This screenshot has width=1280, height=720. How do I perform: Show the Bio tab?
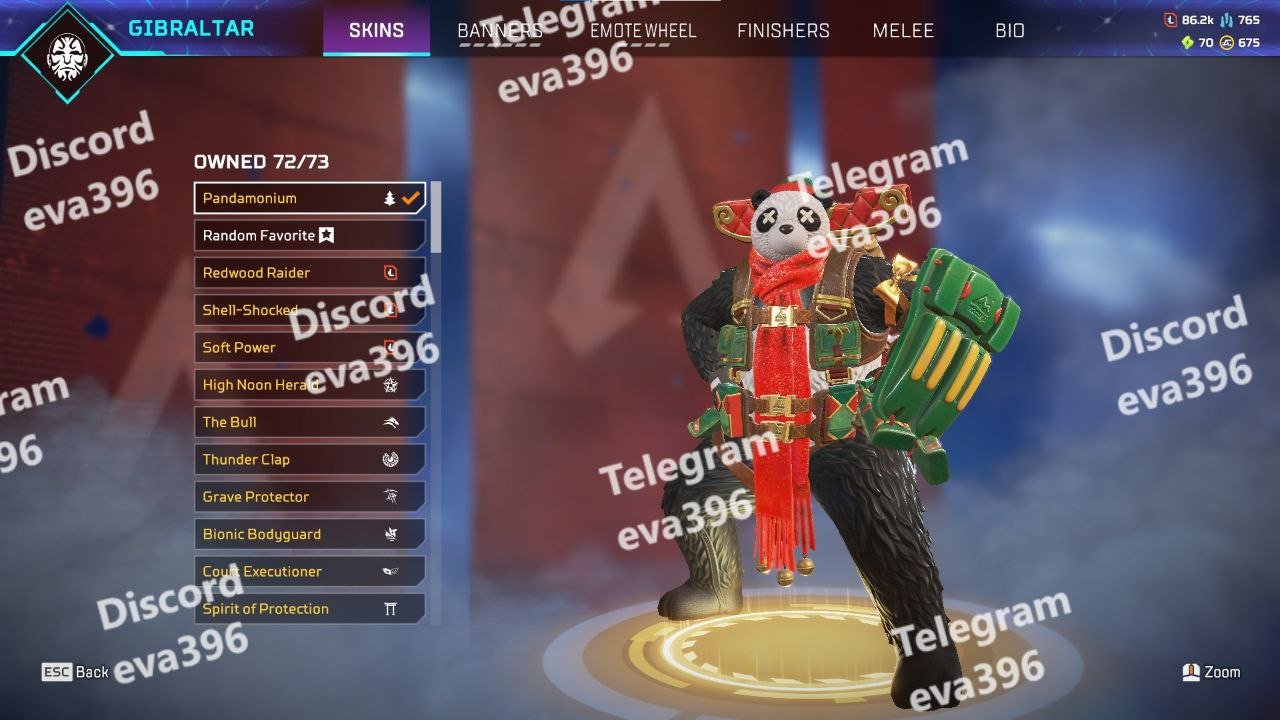[1010, 31]
